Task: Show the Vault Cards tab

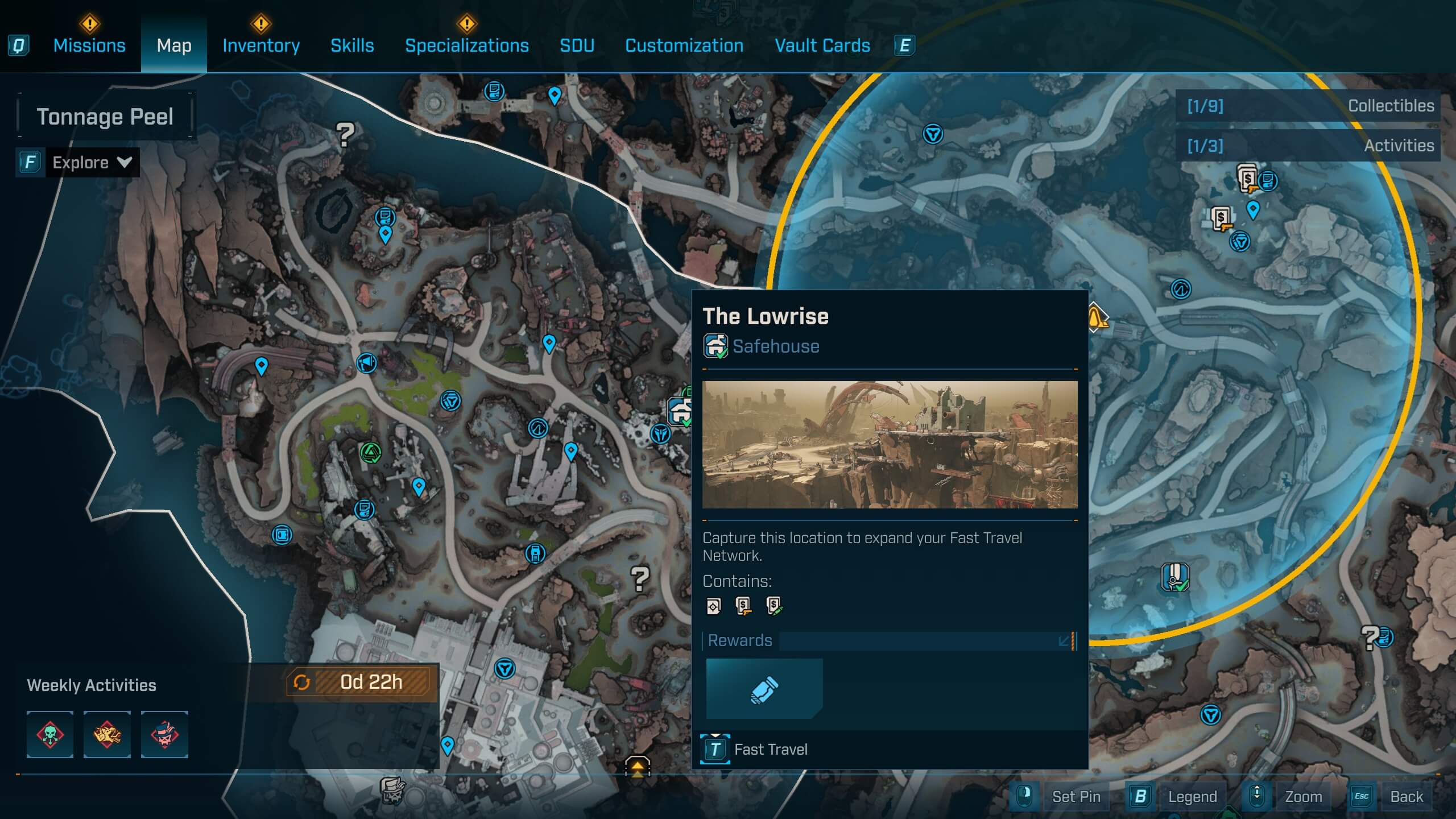Action: pyautogui.click(x=822, y=45)
